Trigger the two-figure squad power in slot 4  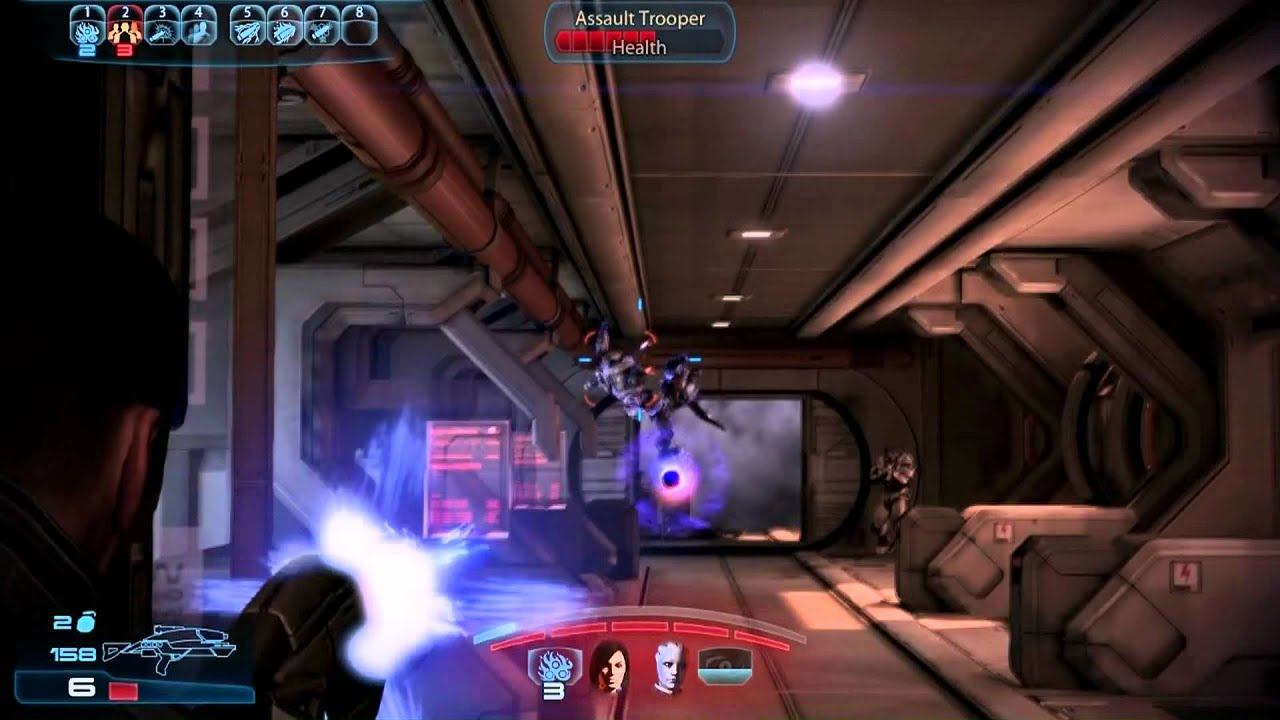[x=198, y=30]
